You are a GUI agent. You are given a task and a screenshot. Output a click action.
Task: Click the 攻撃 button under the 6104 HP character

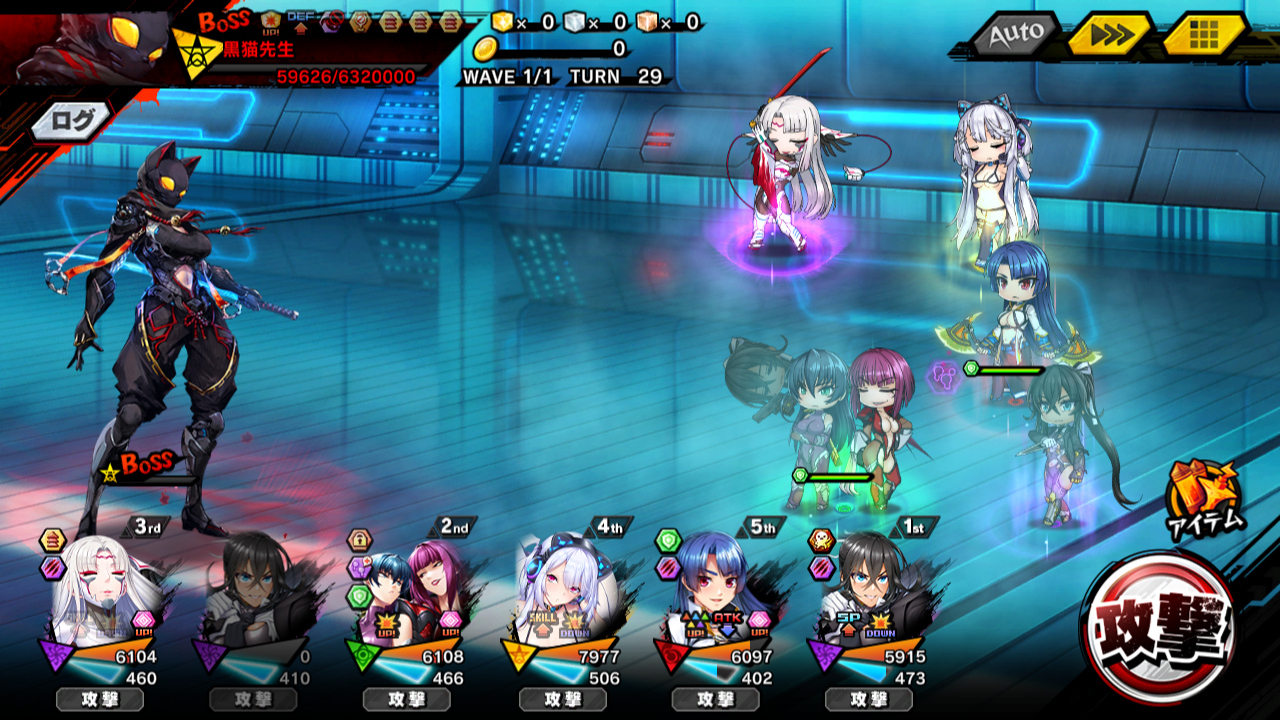point(100,699)
